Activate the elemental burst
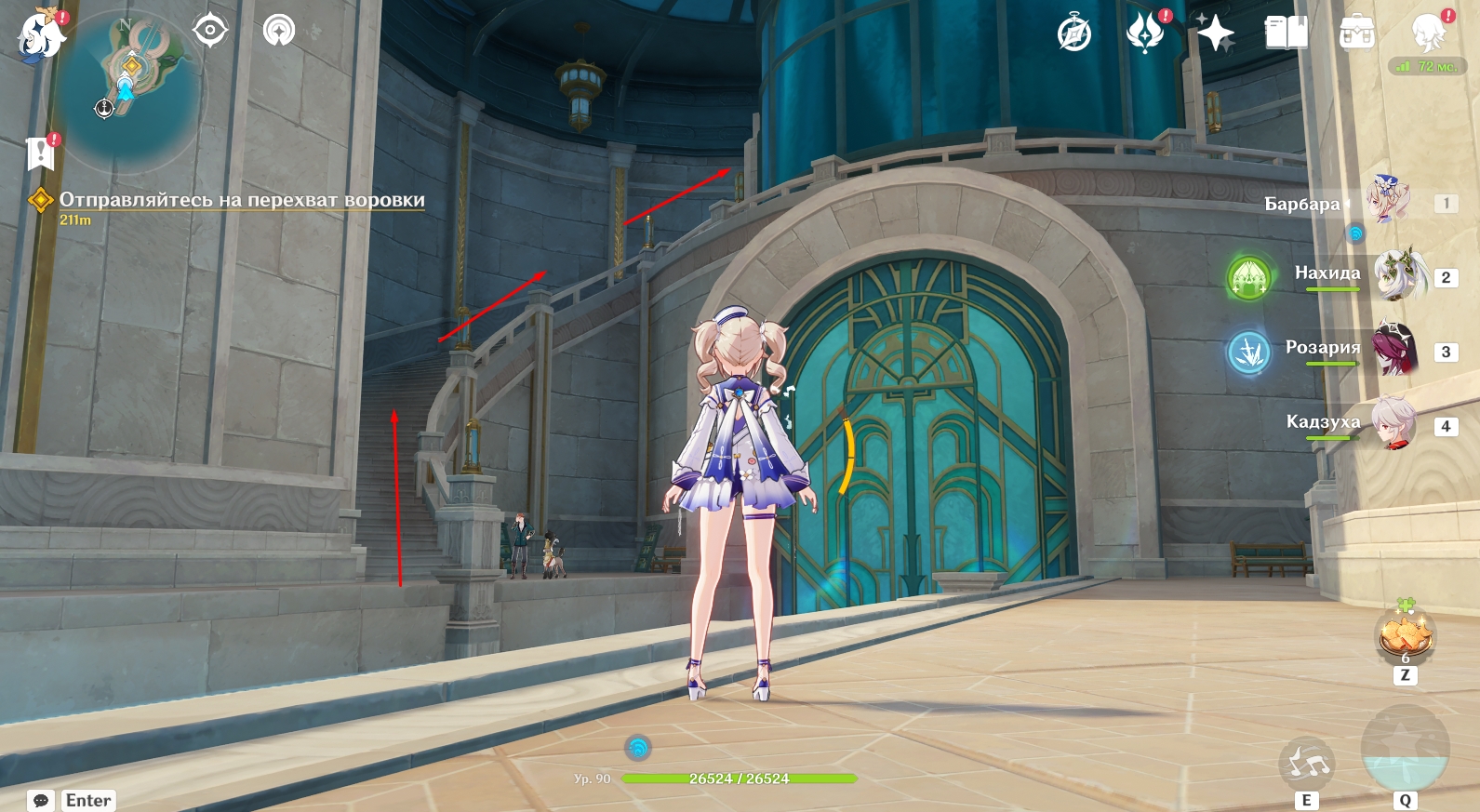 click(1405, 748)
